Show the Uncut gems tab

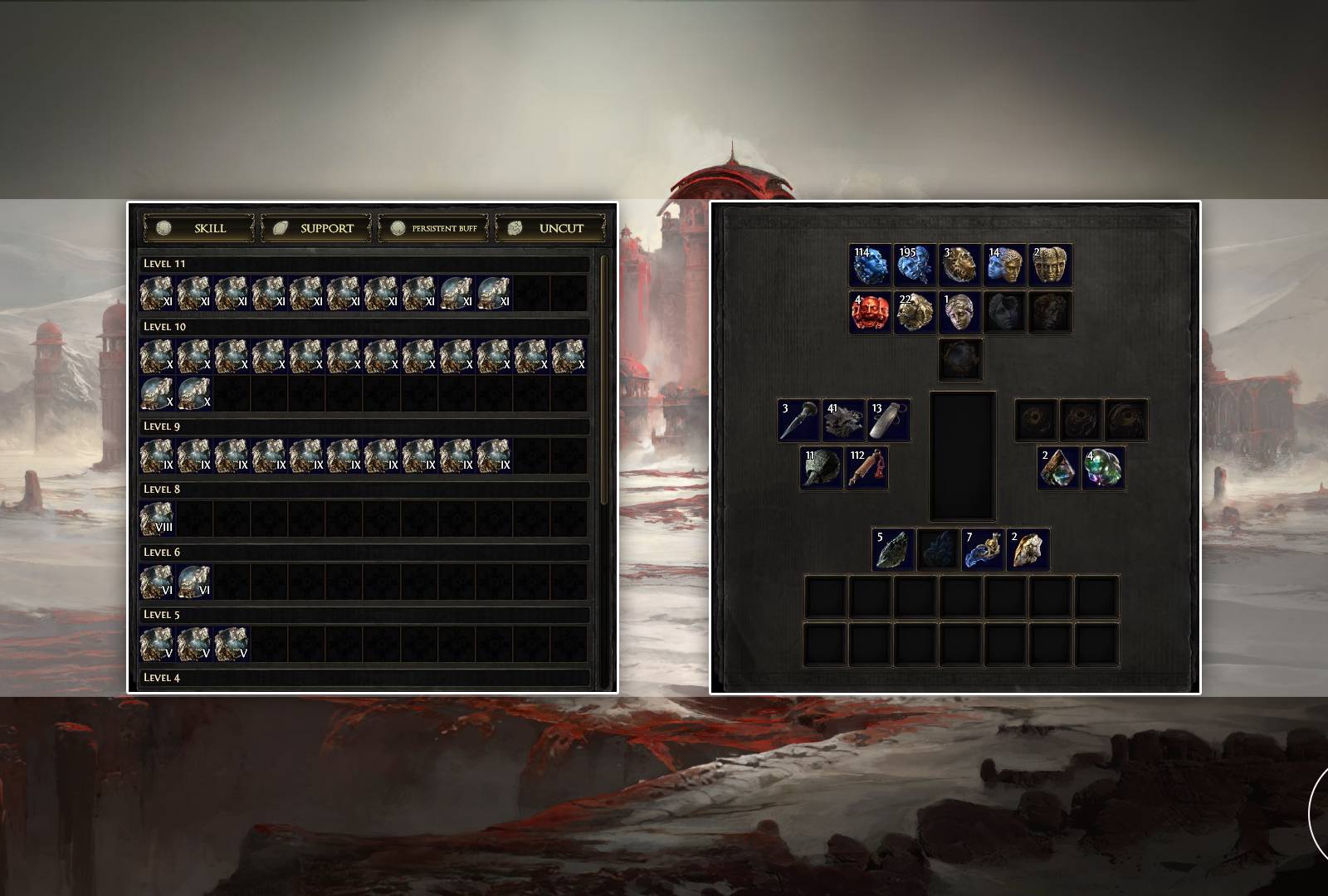pyautogui.click(x=549, y=228)
